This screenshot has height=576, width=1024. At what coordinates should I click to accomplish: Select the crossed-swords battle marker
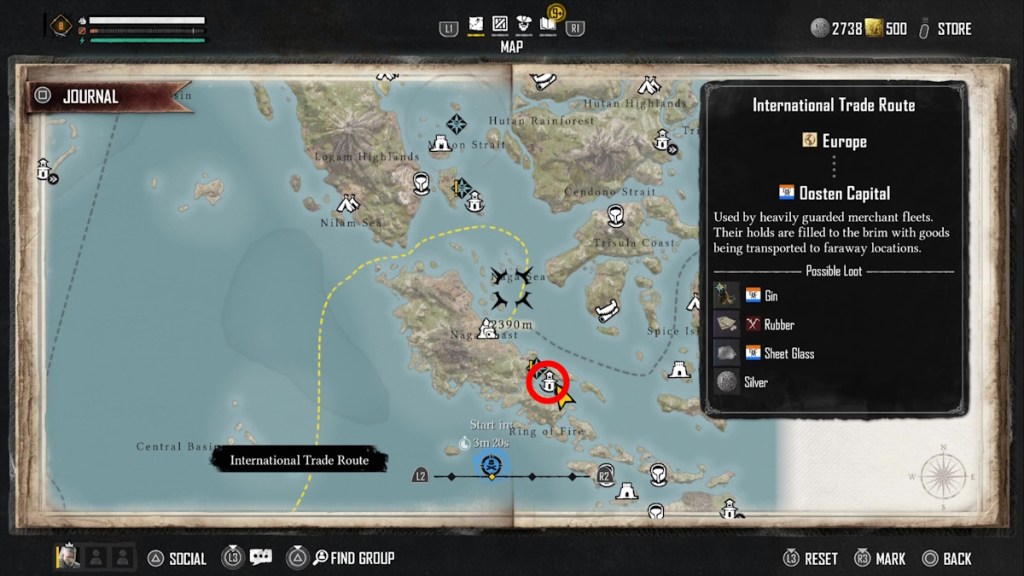(x=512, y=287)
